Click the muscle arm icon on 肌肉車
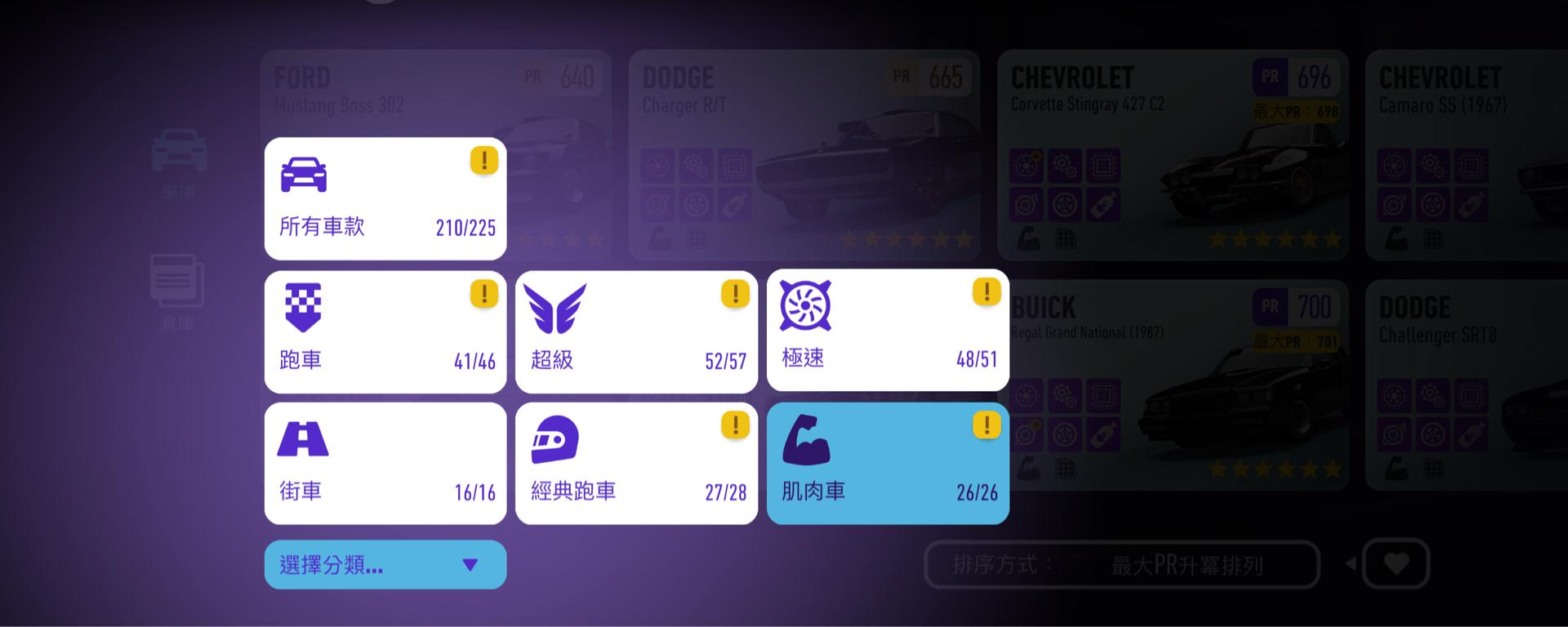 [807, 439]
